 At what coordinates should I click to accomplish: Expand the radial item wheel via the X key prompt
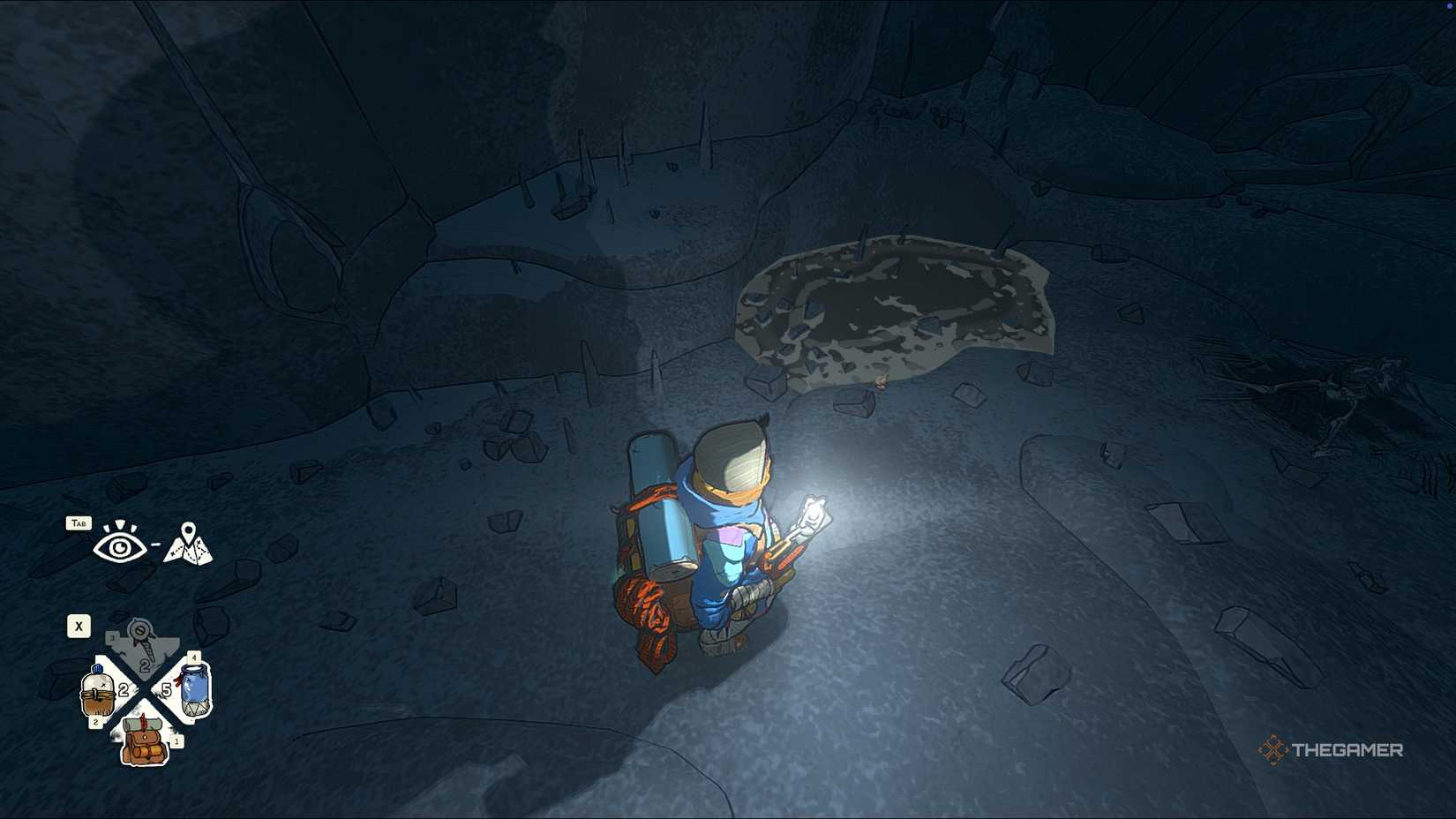point(78,625)
